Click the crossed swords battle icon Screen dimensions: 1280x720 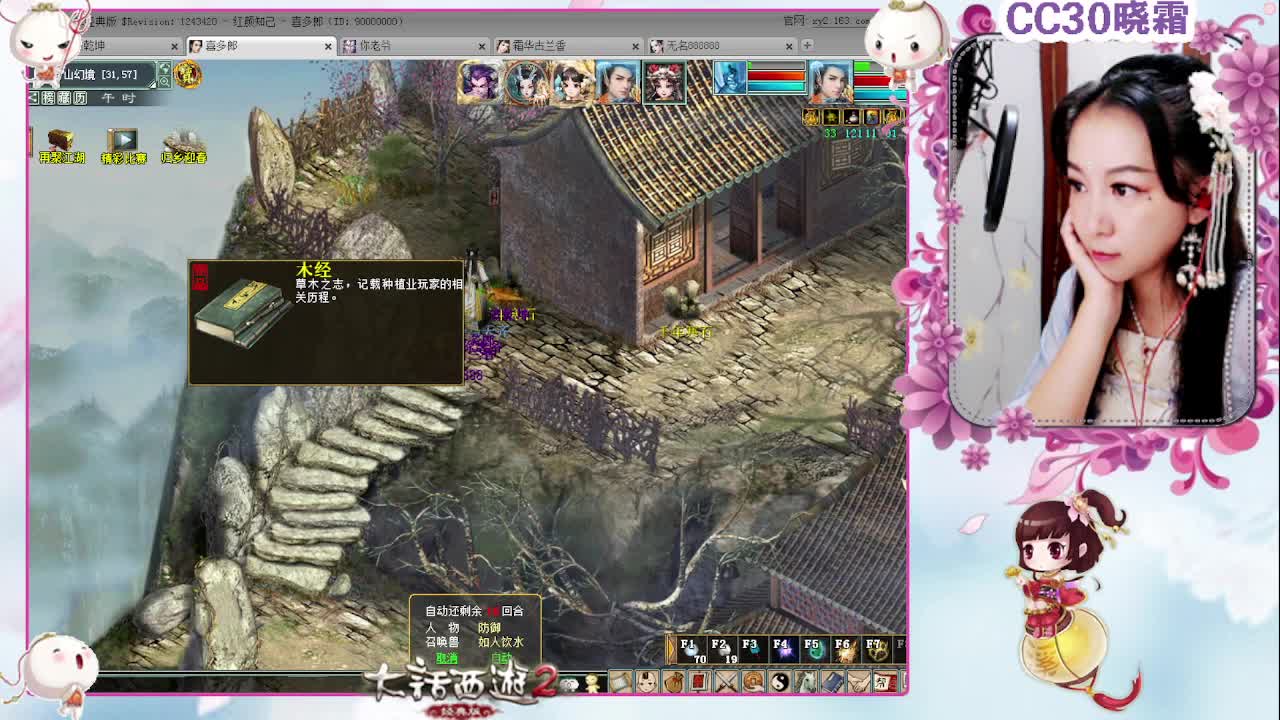click(x=724, y=681)
